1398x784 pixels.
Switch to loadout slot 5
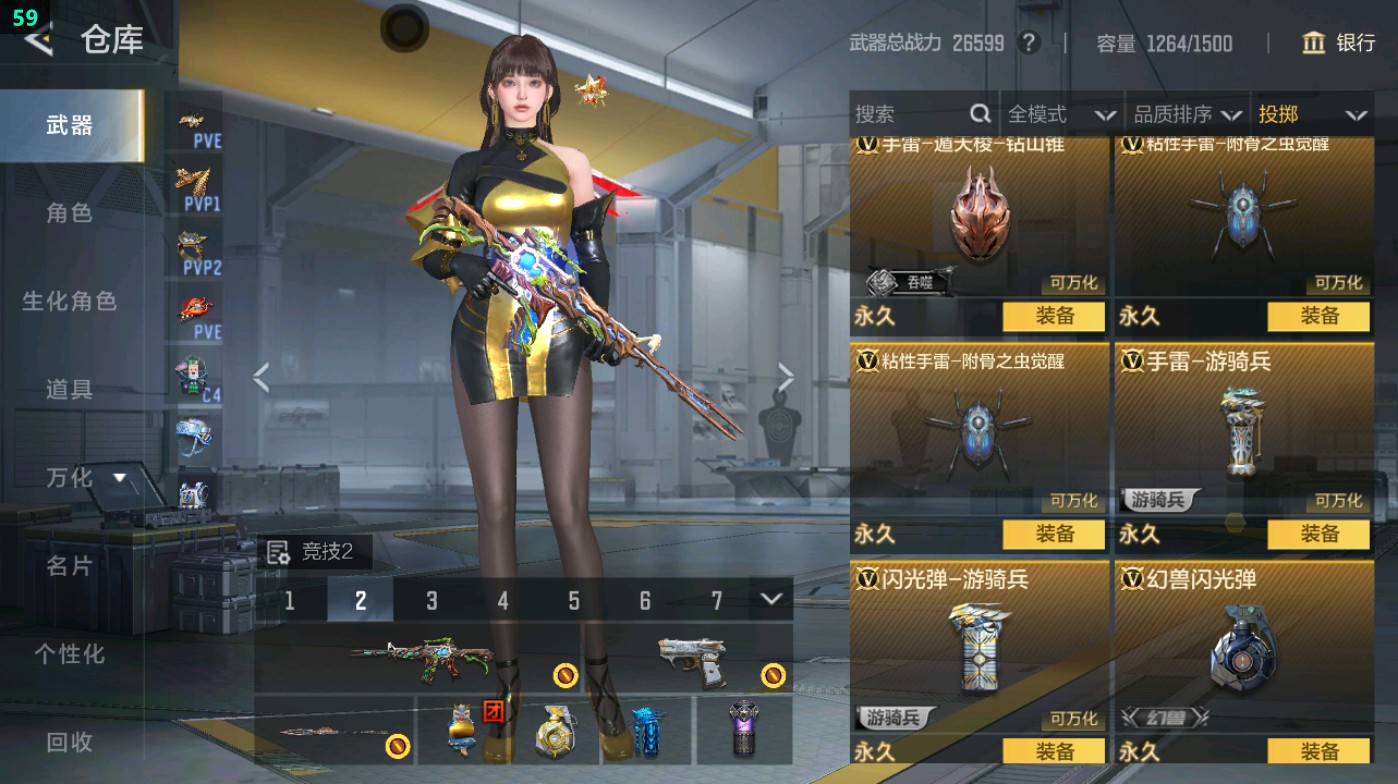(x=573, y=601)
